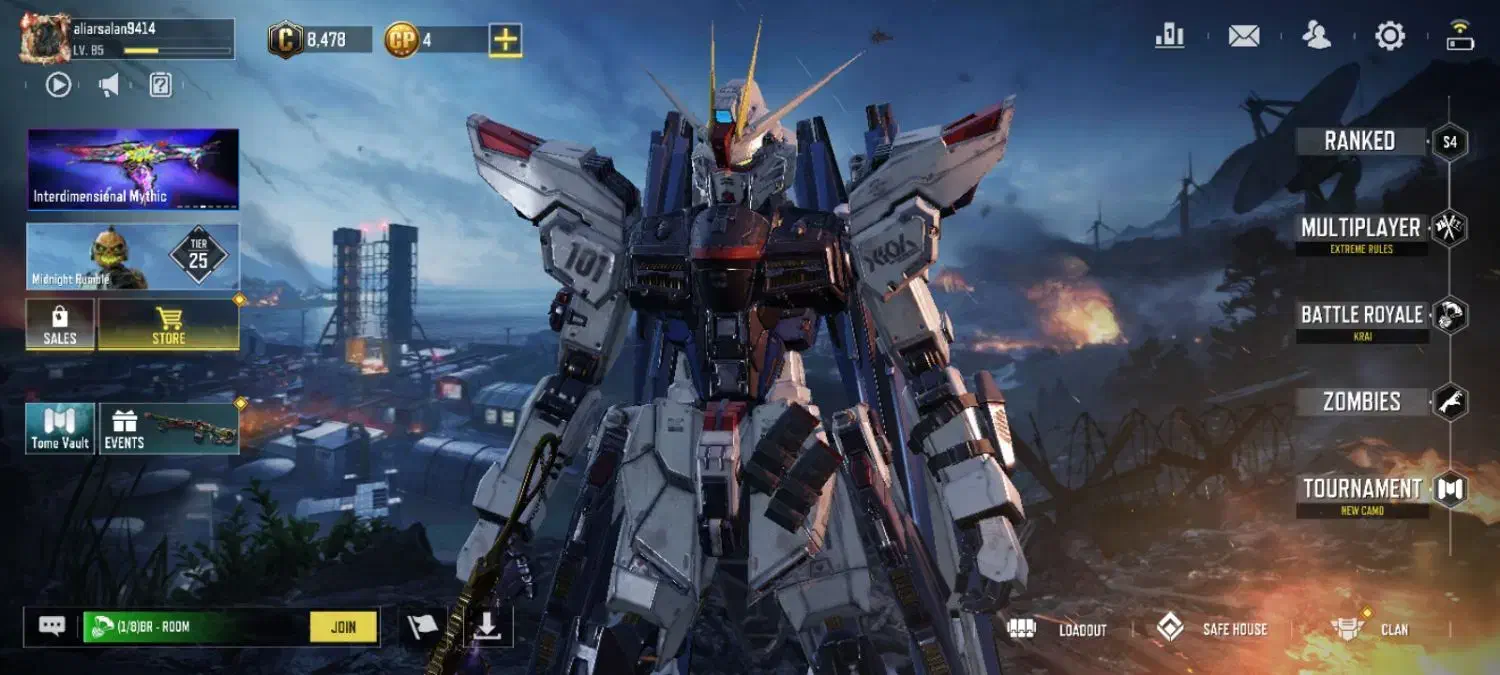1500x675 pixels.
Task: Open the Tournament mode
Action: coord(1361,489)
